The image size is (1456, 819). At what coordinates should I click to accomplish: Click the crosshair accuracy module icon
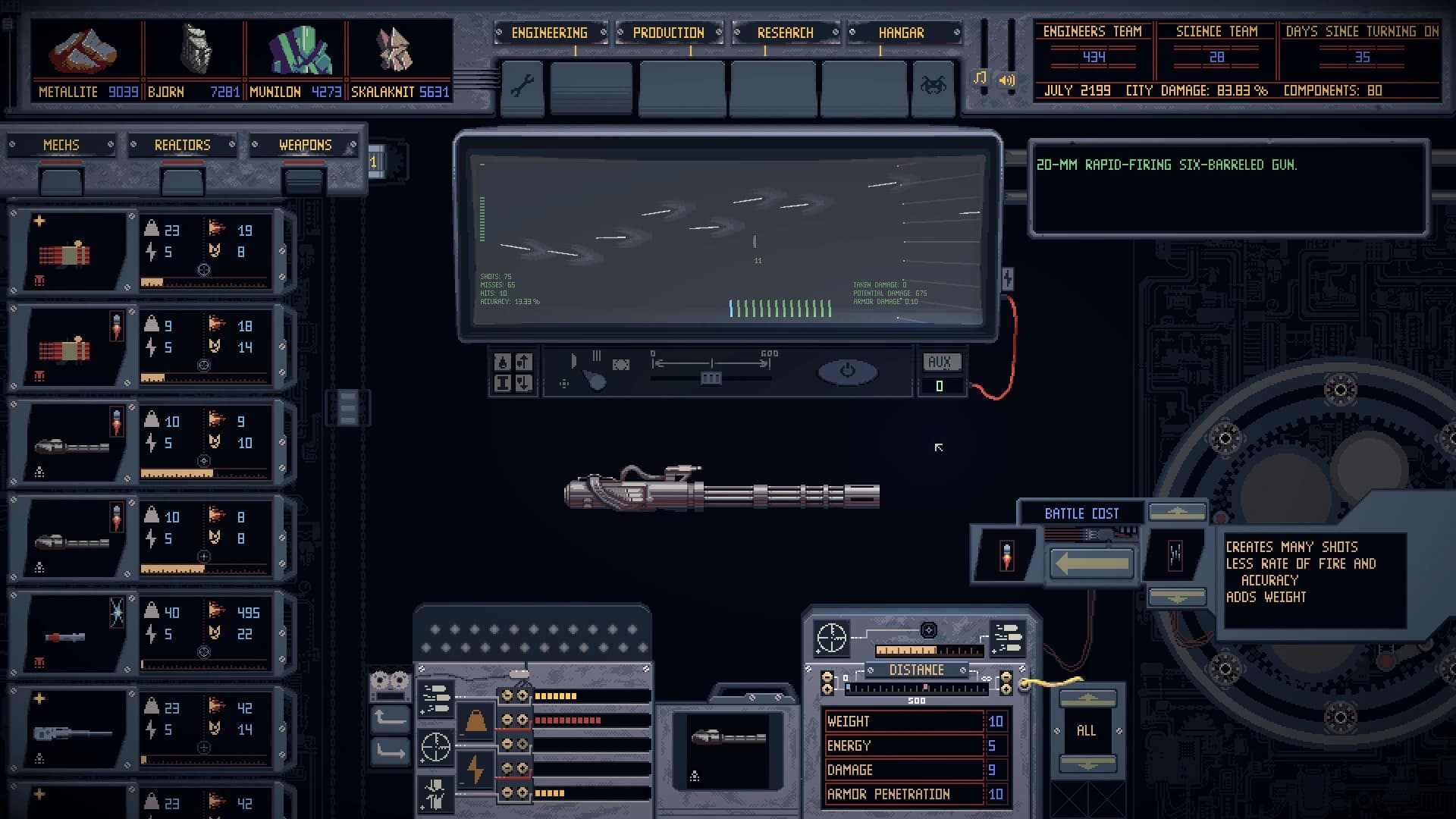pyautogui.click(x=435, y=747)
